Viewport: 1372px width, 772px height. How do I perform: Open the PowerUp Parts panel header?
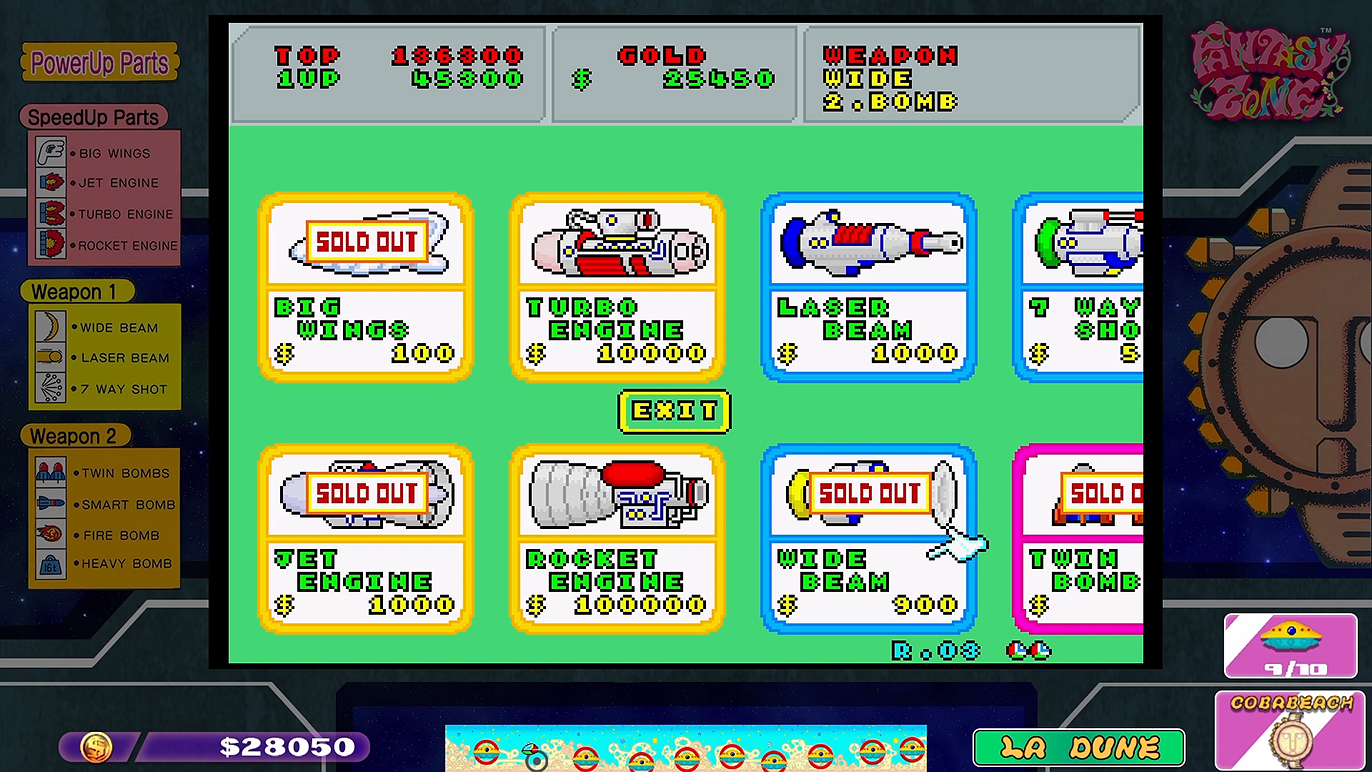click(x=98, y=63)
